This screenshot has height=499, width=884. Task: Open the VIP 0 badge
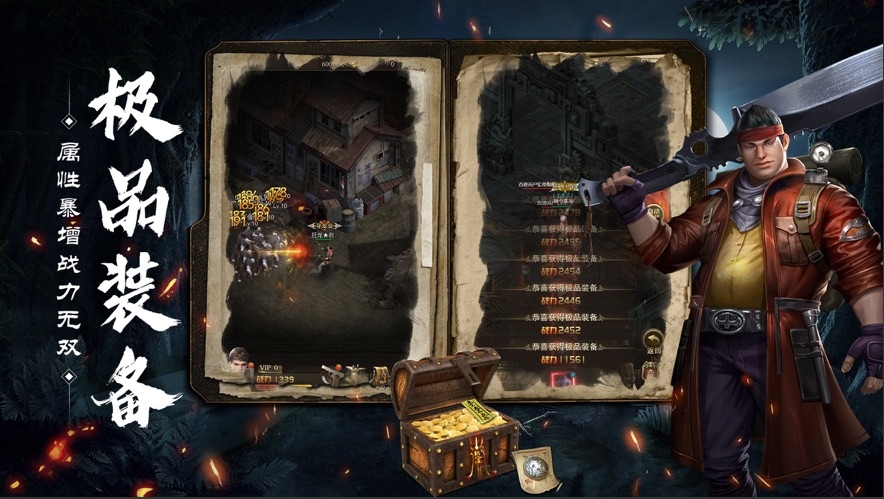click(270, 367)
